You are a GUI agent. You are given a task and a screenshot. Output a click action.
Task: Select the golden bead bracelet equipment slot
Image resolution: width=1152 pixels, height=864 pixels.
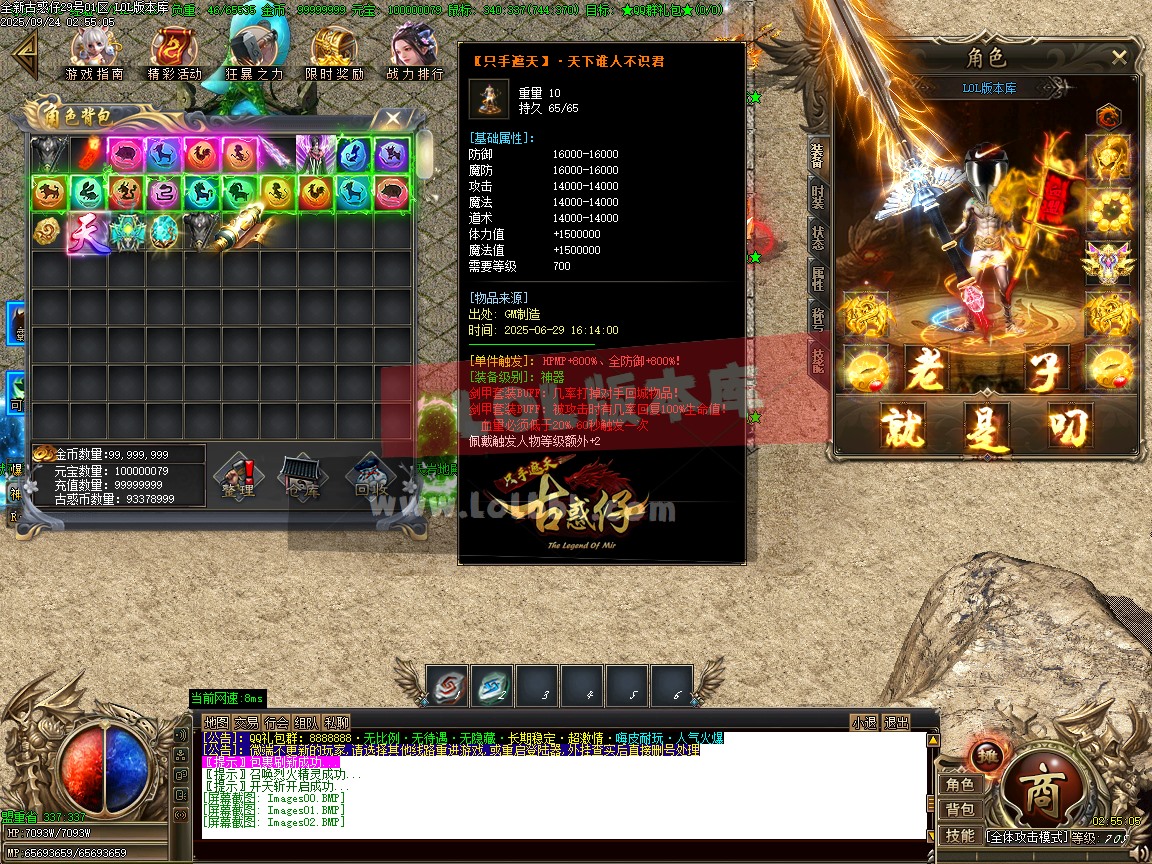pyautogui.click(x=1108, y=208)
